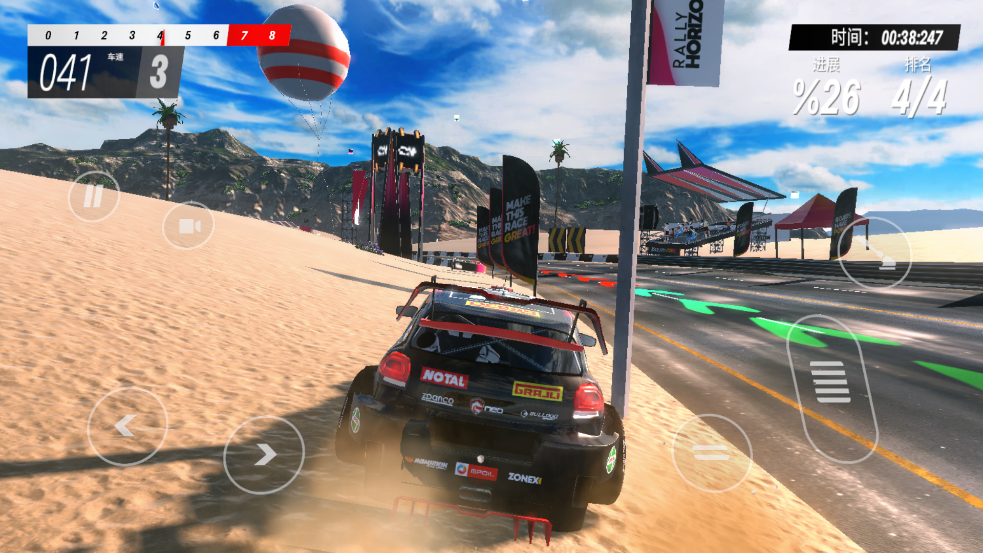Switch the camera view

click(188, 226)
